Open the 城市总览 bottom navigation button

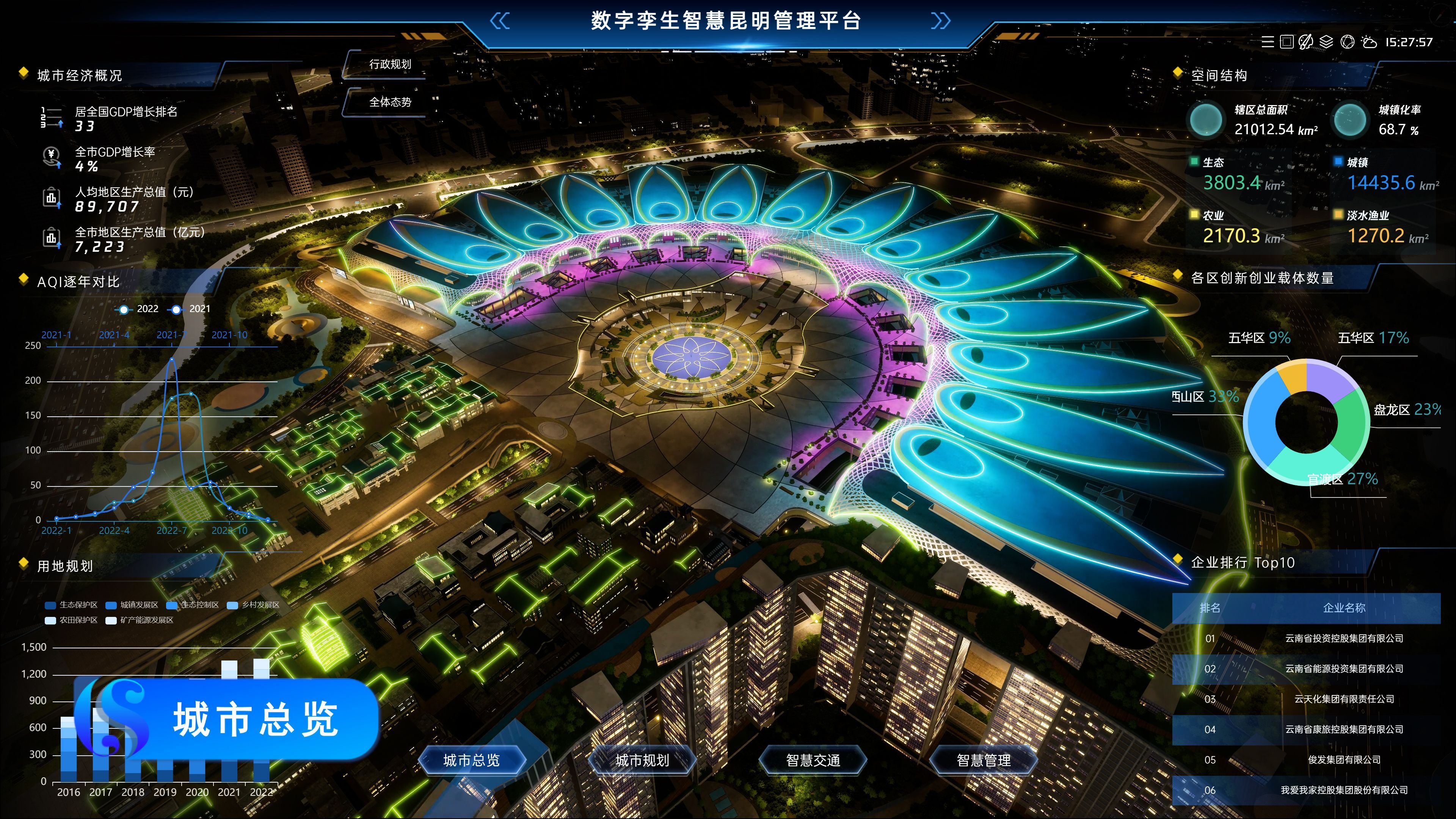(x=472, y=760)
